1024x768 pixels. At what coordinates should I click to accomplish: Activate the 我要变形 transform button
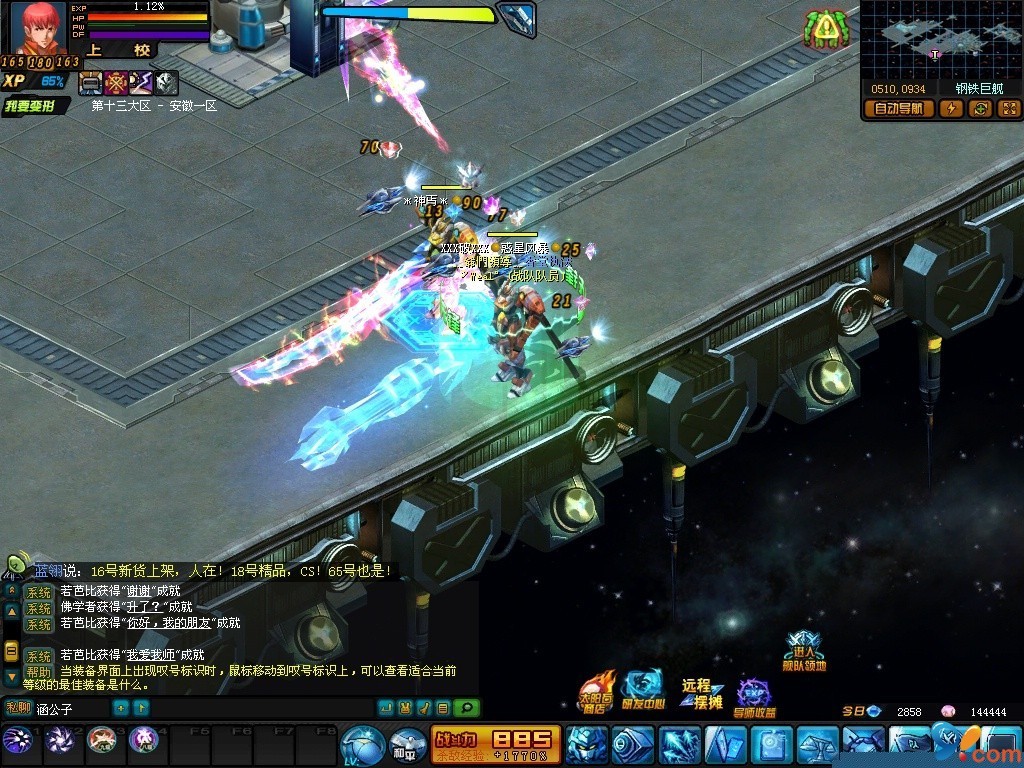pos(36,106)
